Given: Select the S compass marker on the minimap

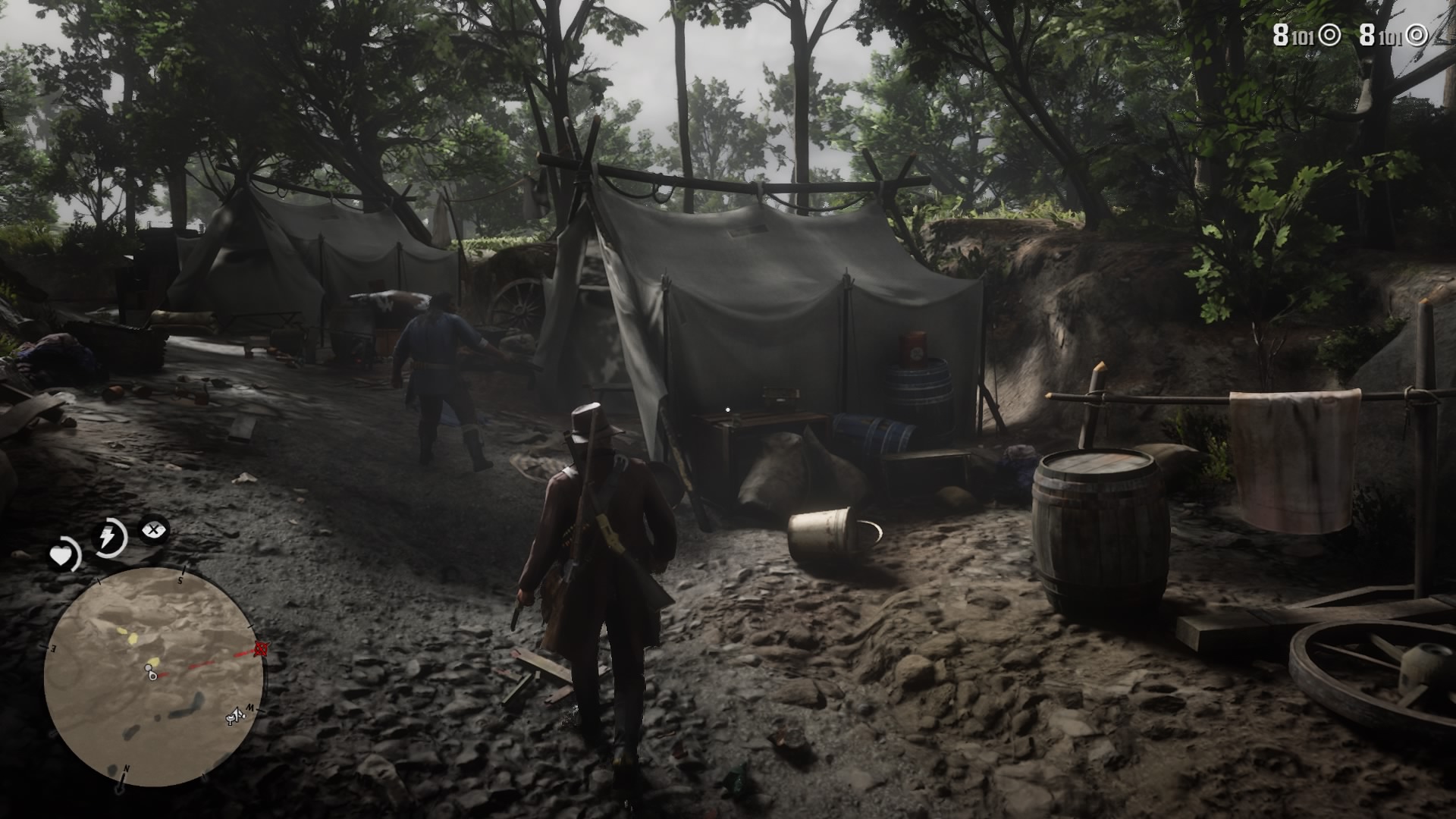Looking at the screenshot, I should (181, 579).
